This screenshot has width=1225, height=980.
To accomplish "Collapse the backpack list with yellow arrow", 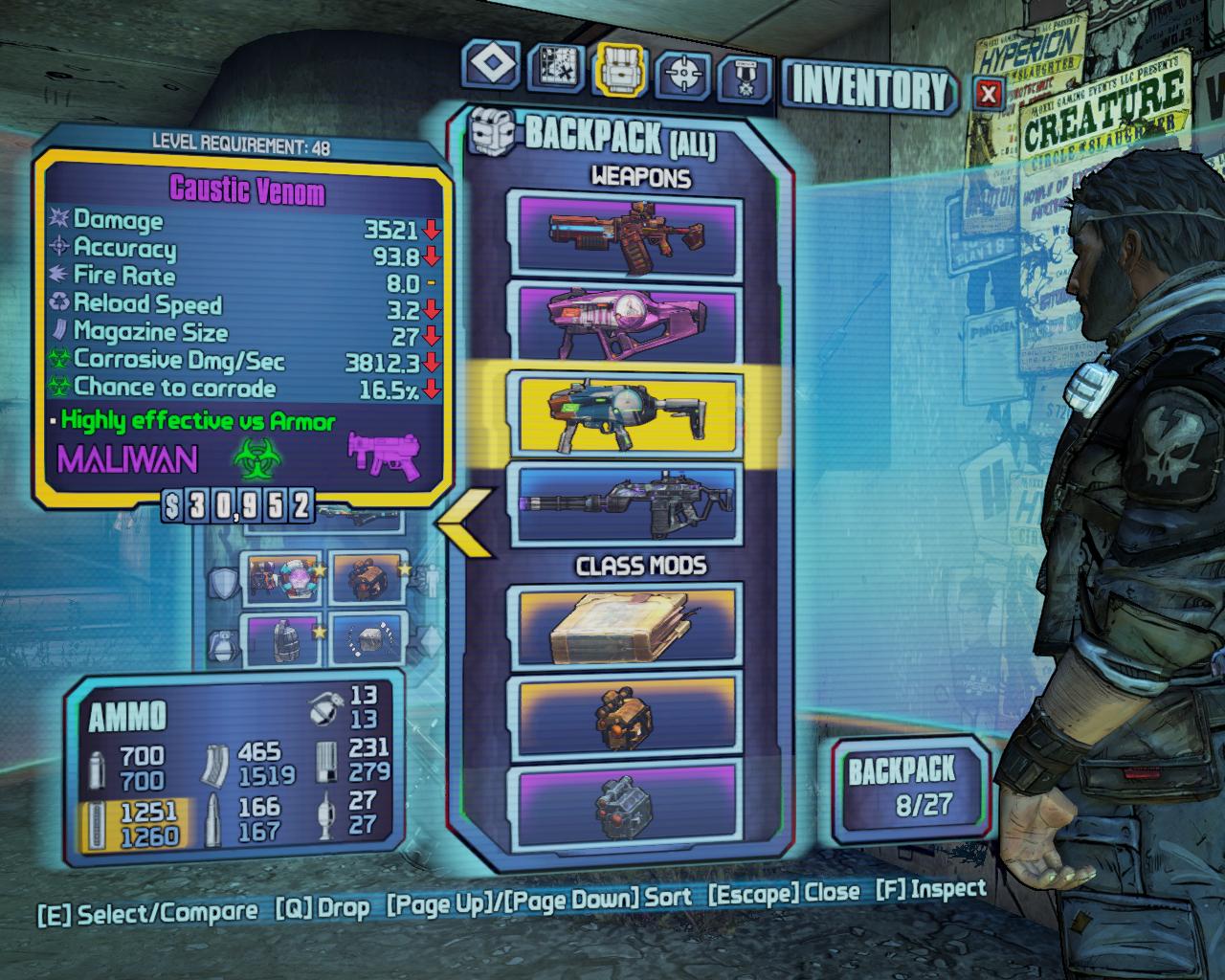I will 466,523.
